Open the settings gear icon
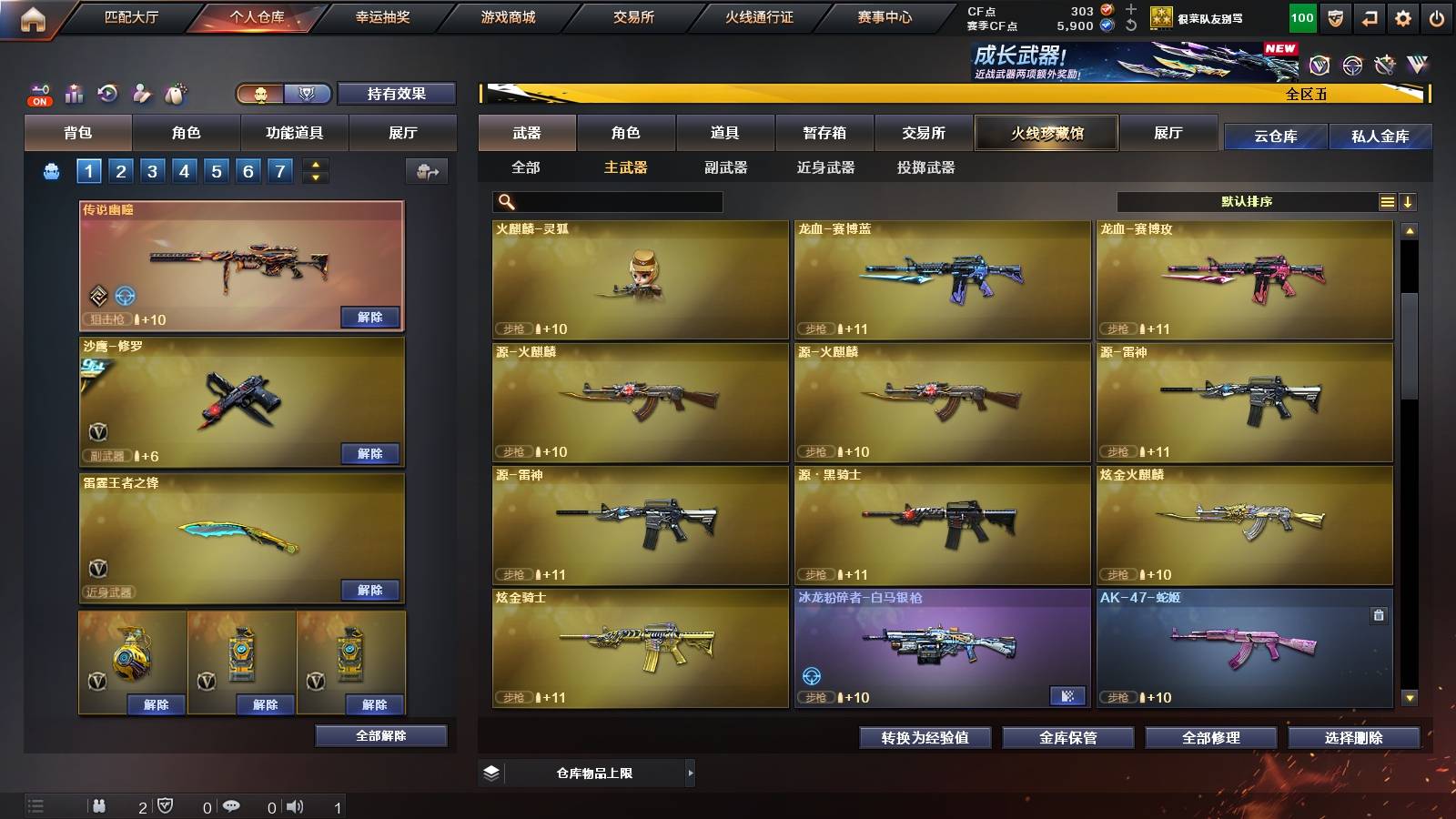The height and width of the screenshot is (819, 1456). pos(1402,16)
